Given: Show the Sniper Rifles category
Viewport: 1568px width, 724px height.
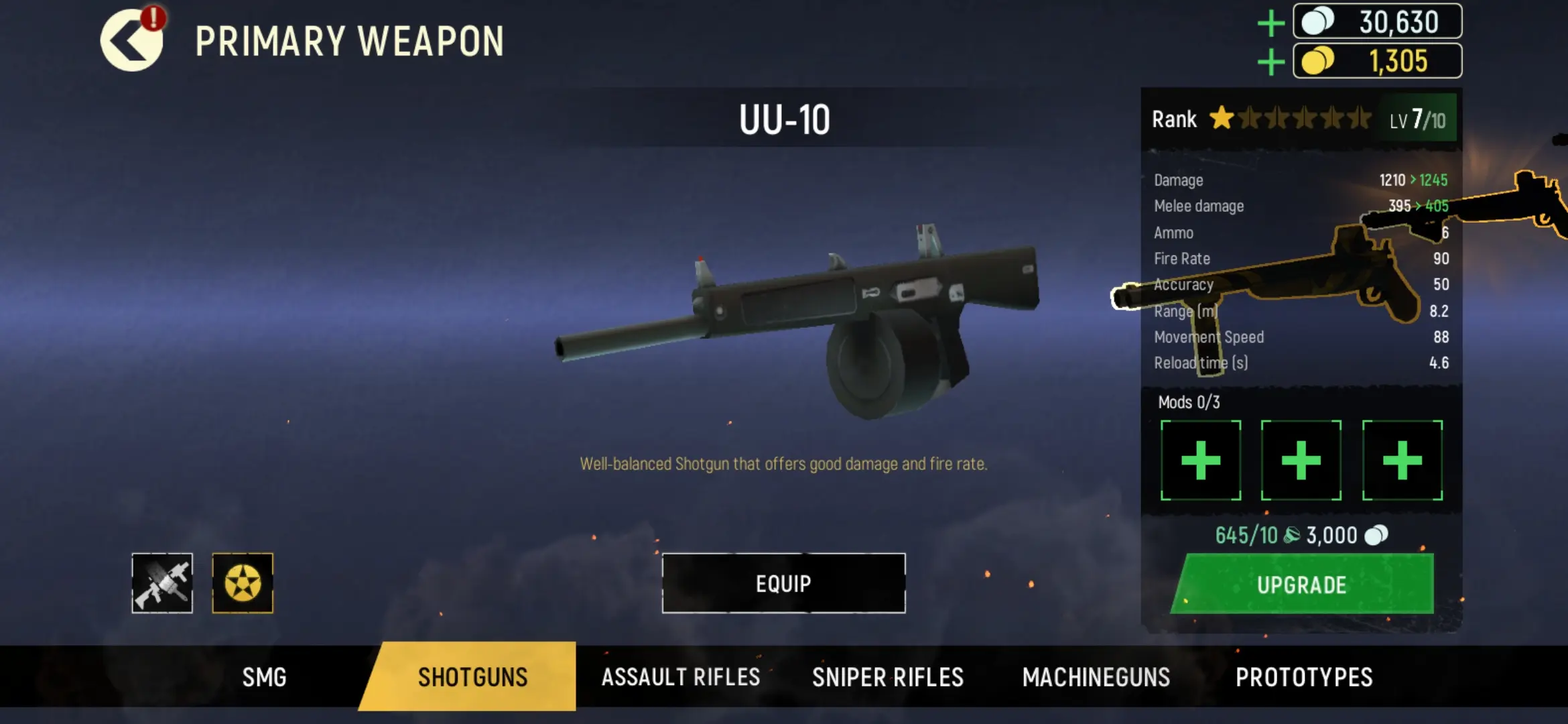Looking at the screenshot, I should [888, 677].
